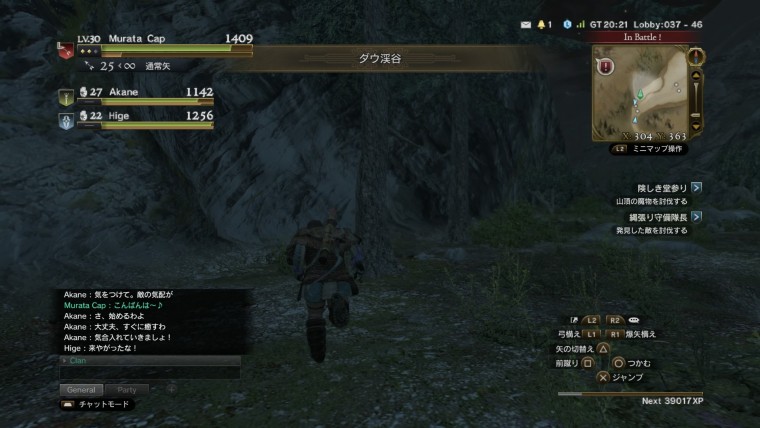This screenshot has height=428, width=760.
Task: Select the red exclamation quest marker on minimap
Action: (x=606, y=66)
